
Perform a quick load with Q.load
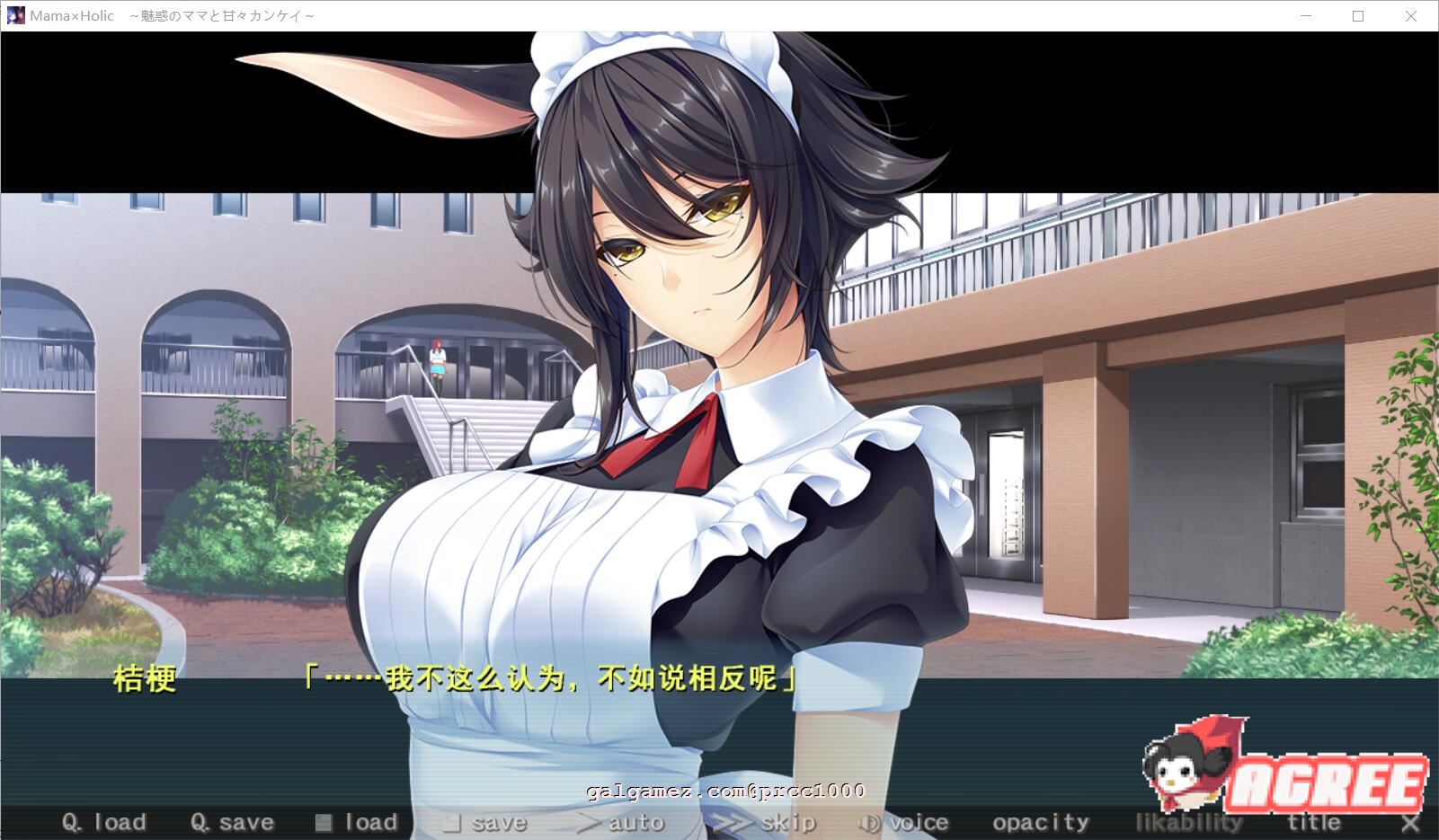(x=103, y=821)
